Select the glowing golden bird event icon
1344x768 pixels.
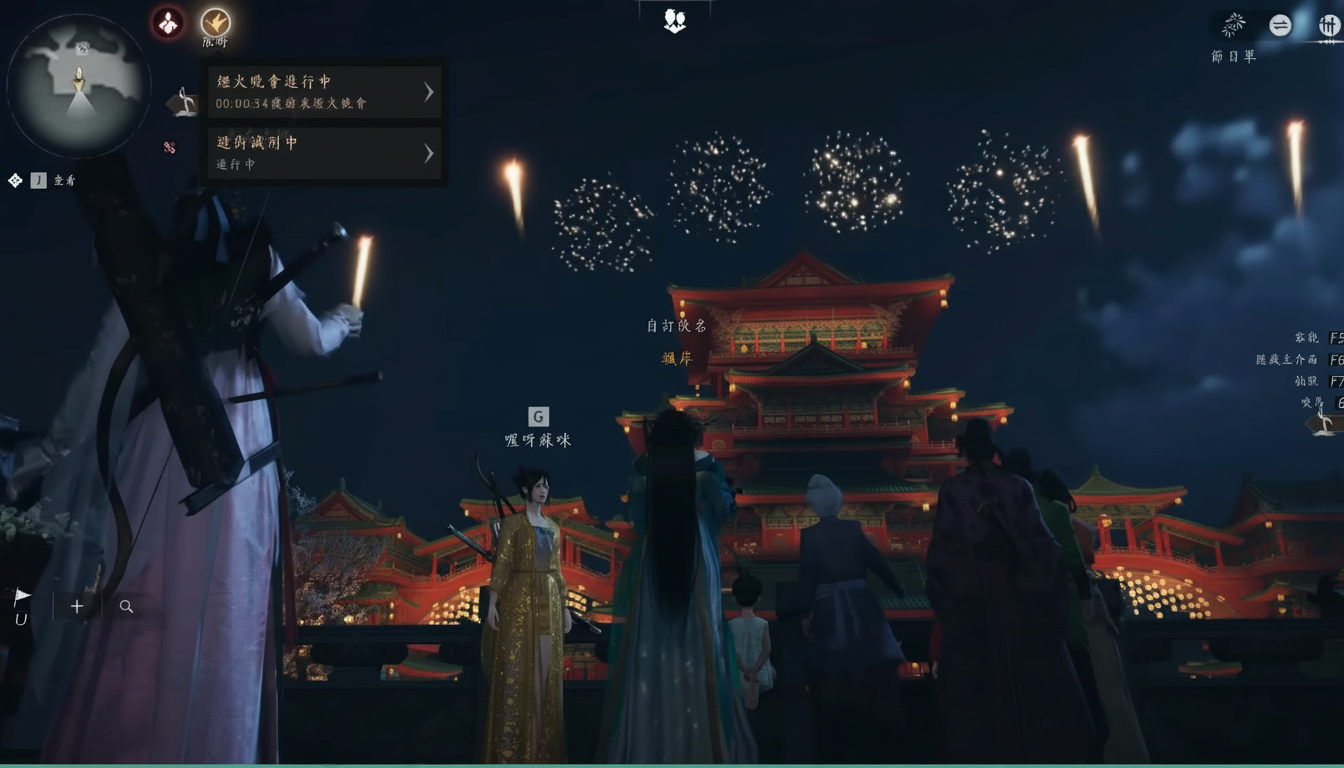pos(216,24)
